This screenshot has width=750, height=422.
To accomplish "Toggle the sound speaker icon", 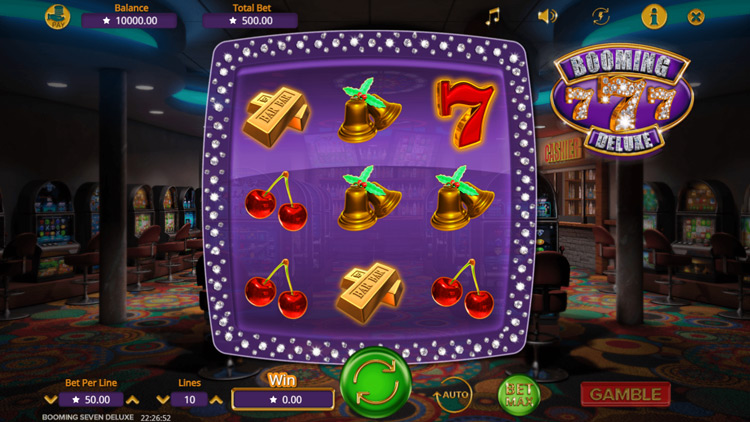I will click(546, 16).
